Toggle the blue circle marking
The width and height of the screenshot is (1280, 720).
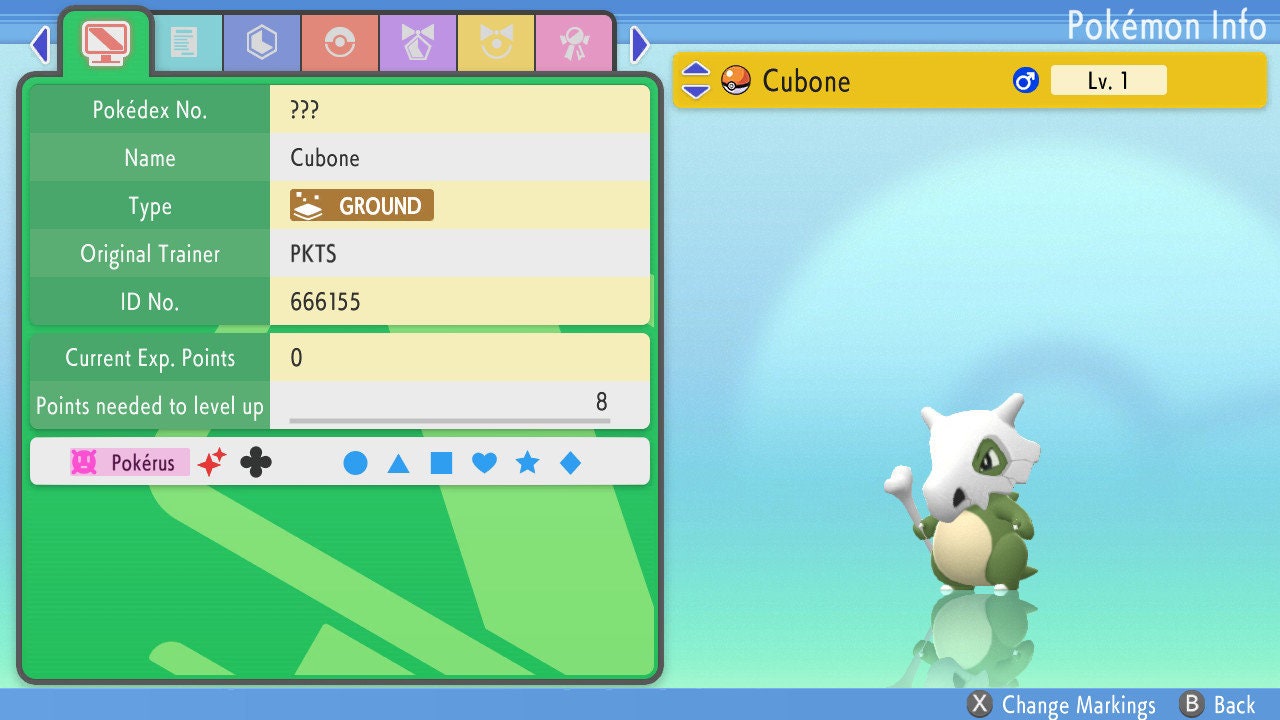point(356,462)
